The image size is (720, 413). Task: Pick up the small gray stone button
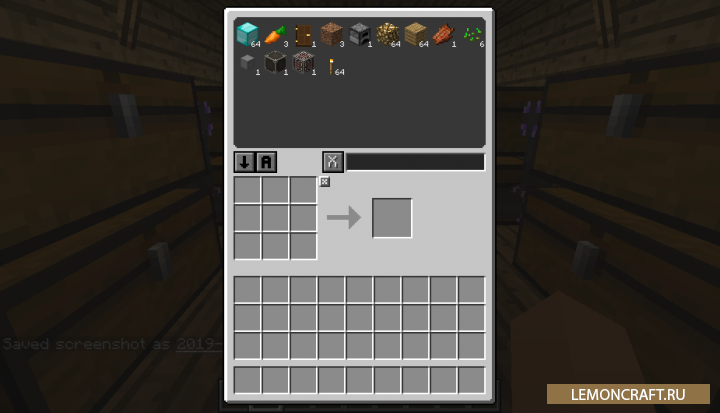tap(246, 63)
